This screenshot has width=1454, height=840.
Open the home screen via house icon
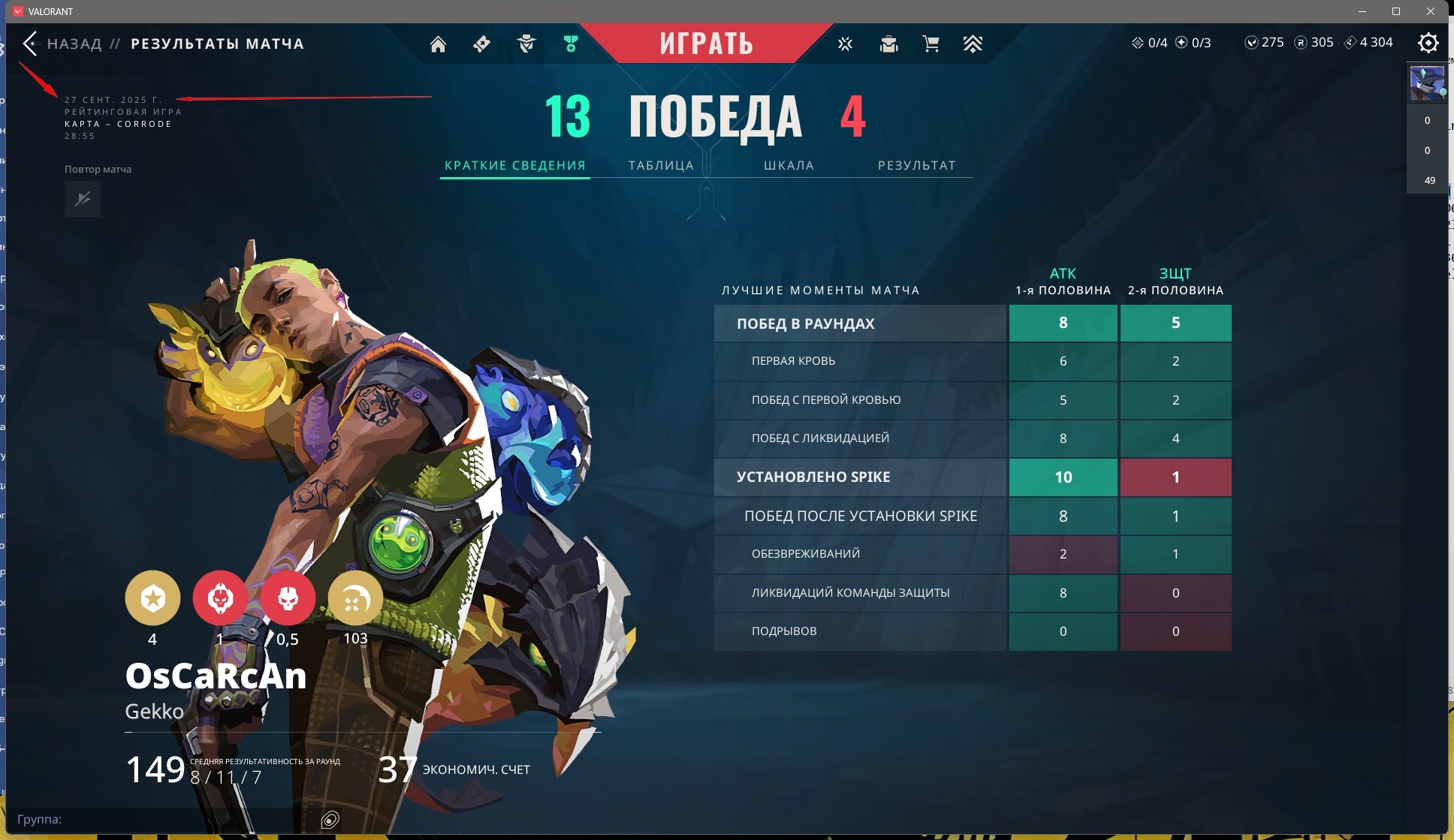438,44
